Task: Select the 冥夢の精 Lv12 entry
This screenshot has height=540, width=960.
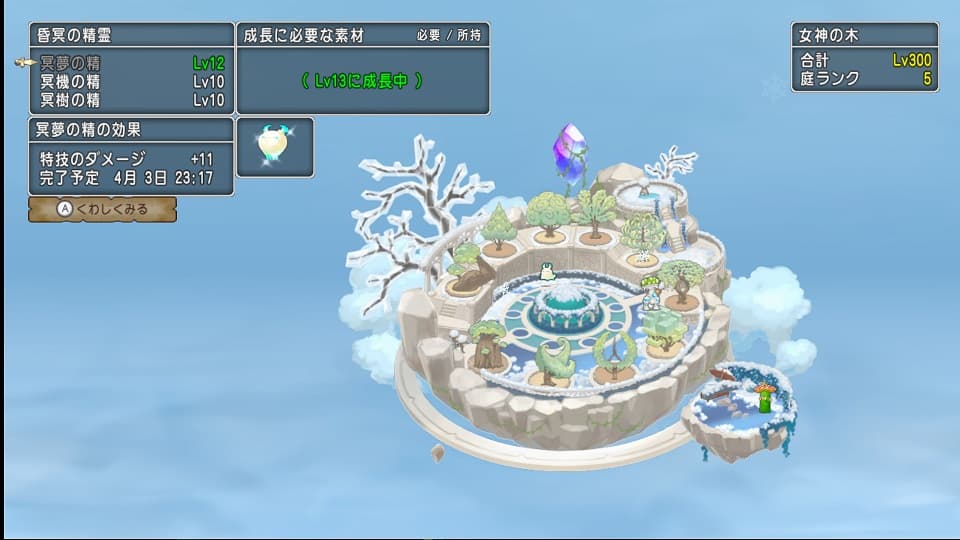Action: (131, 63)
